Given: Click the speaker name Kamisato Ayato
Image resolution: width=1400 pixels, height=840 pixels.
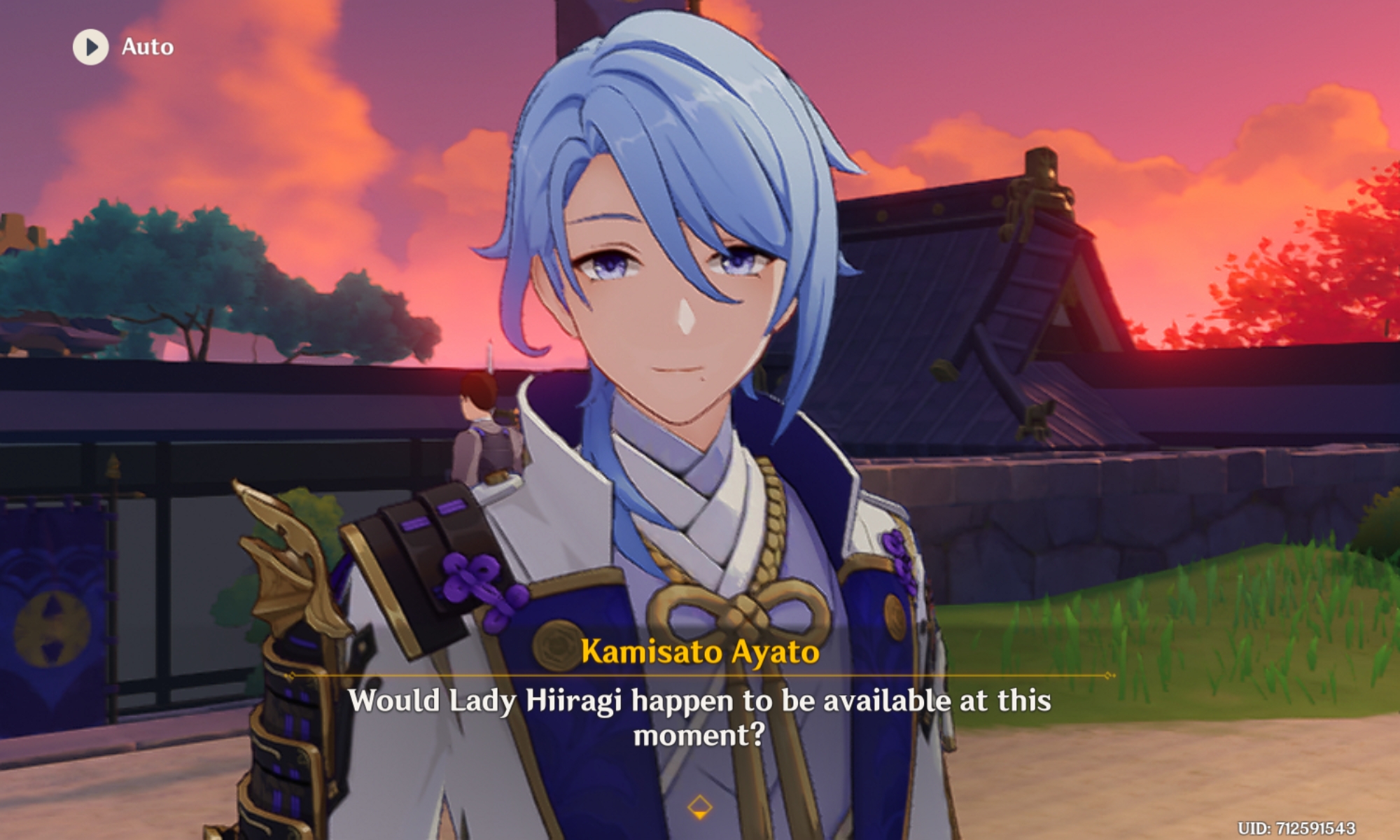Looking at the screenshot, I should coord(699,652).
